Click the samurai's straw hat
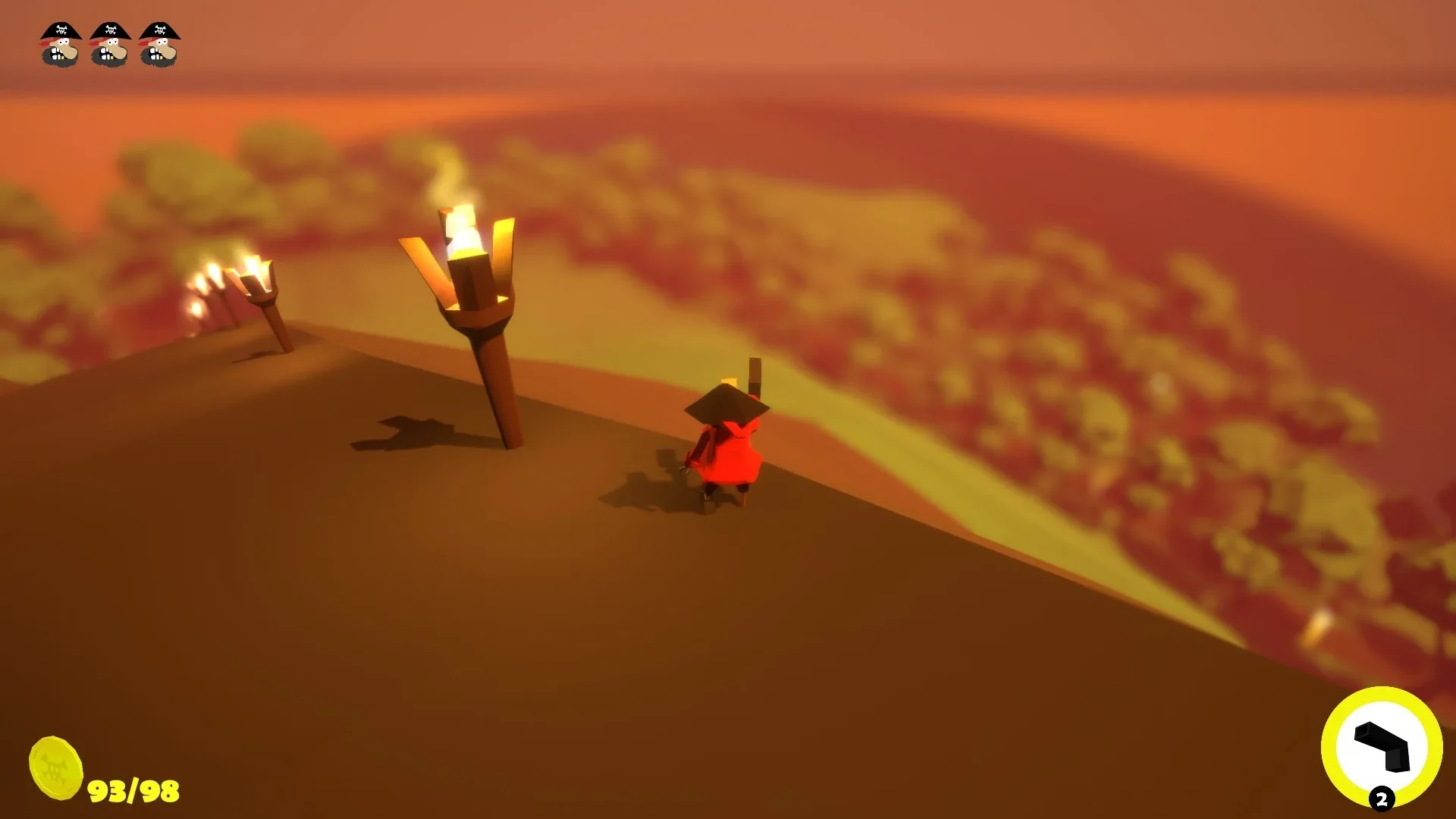 point(730,407)
